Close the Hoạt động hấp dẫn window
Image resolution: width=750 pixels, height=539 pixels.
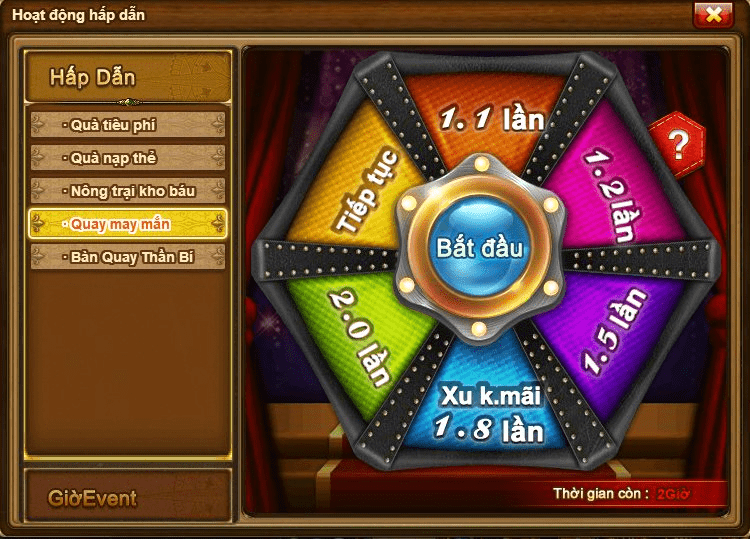(x=712, y=15)
